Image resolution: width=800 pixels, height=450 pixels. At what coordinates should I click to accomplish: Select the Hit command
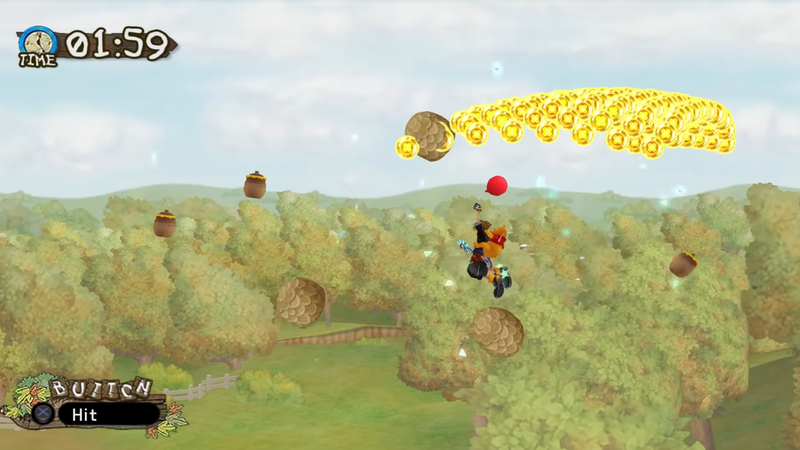pyautogui.click(x=107, y=414)
